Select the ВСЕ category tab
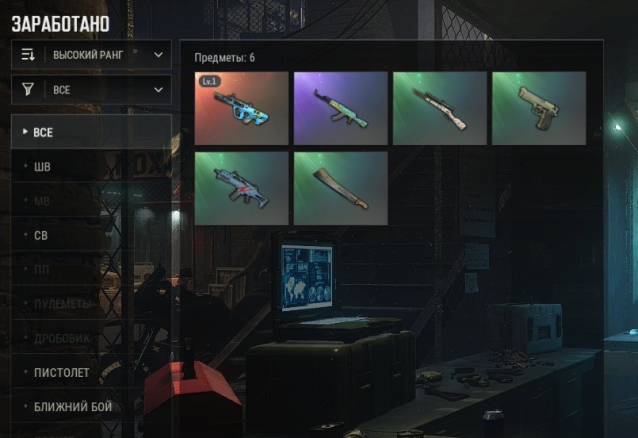The height and width of the screenshot is (438, 638). tap(91, 132)
